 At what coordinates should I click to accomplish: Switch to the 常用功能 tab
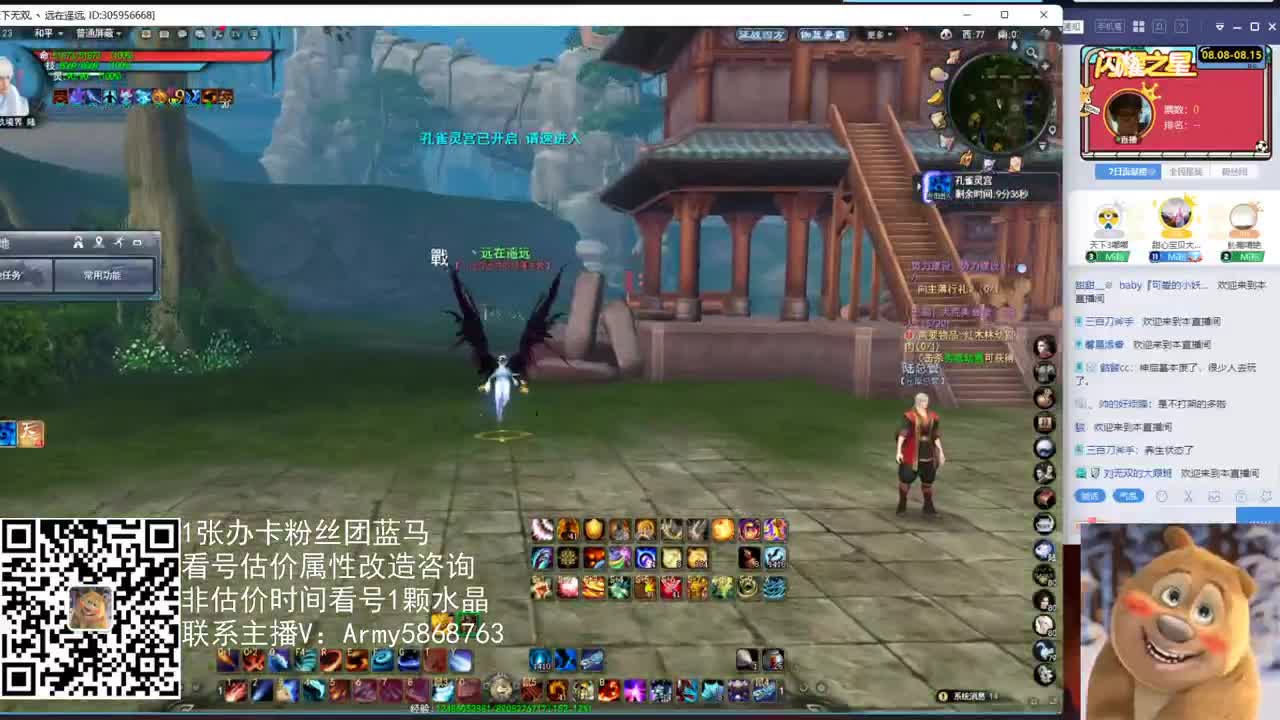point(104,276)
